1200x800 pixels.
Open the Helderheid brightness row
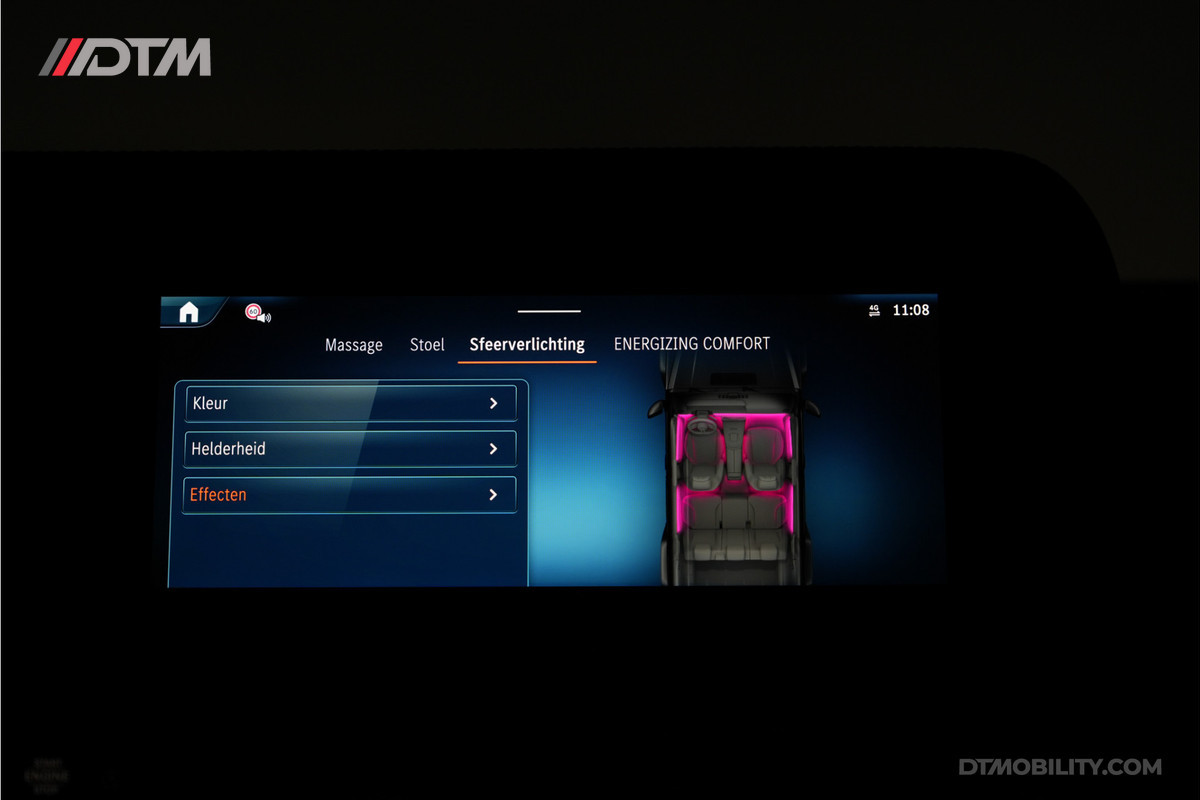coord(350,449)
